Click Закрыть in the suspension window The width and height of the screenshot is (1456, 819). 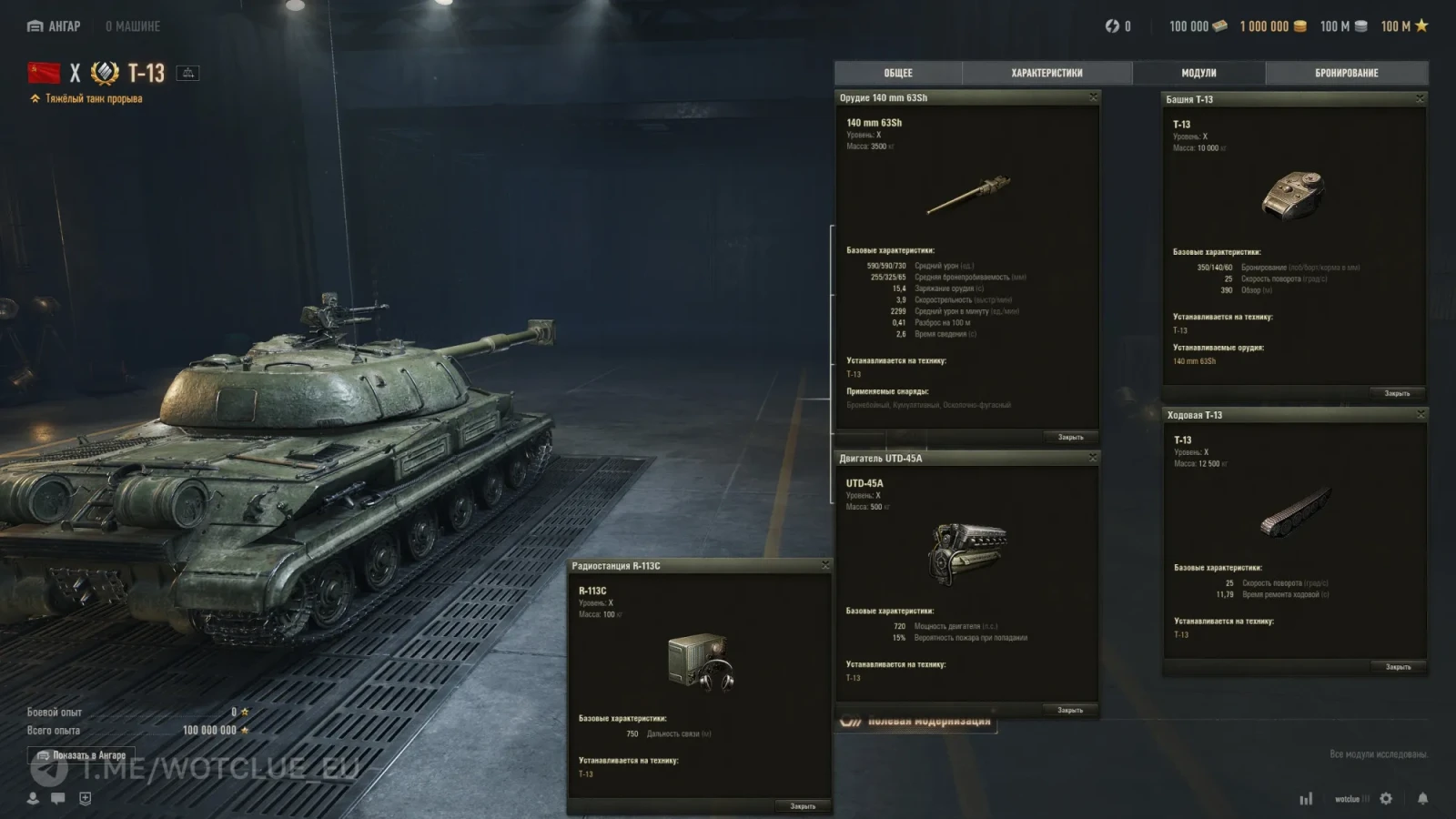coord(1398,667)
